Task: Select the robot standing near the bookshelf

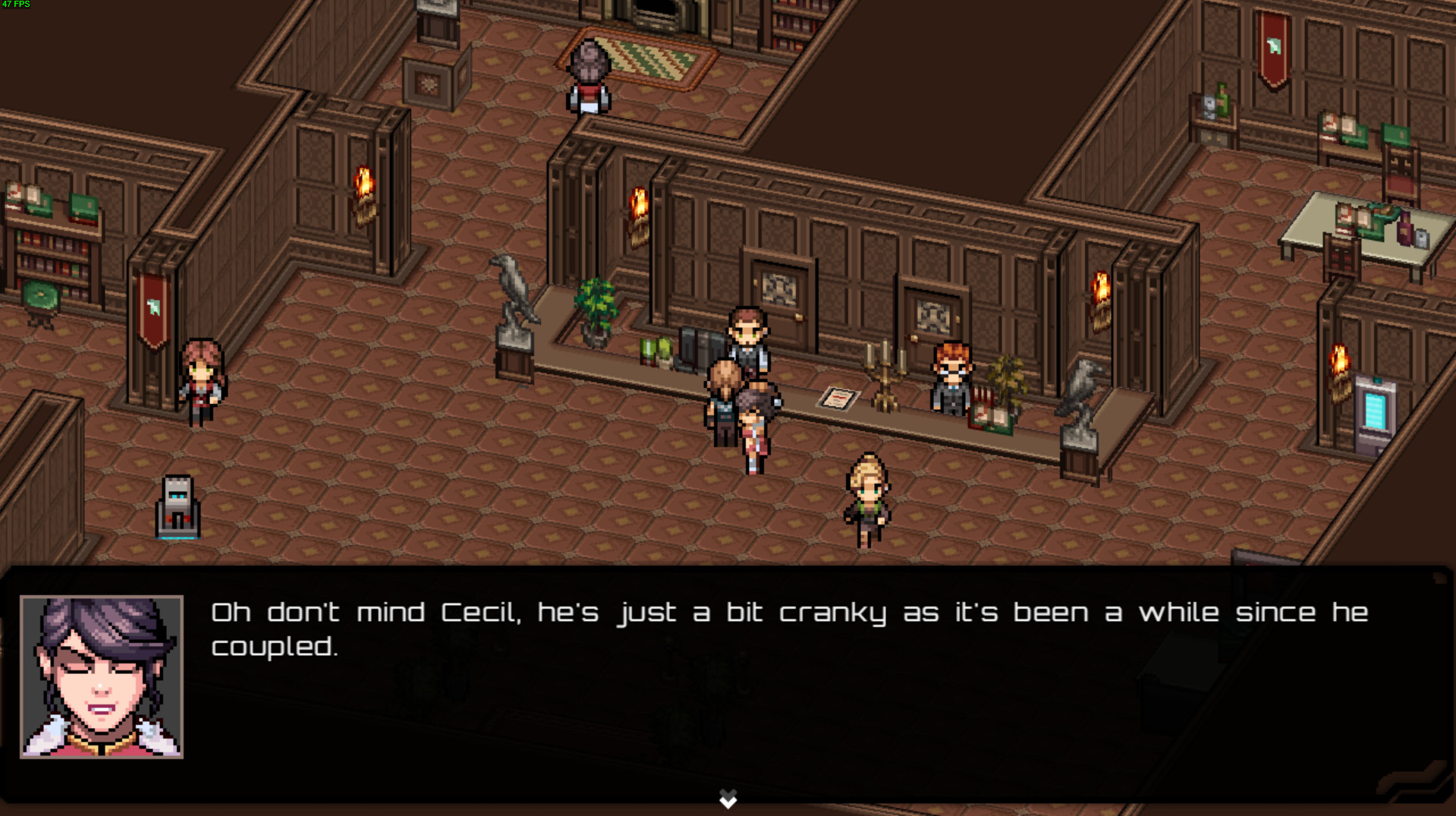Action: [x=178, y=506]
